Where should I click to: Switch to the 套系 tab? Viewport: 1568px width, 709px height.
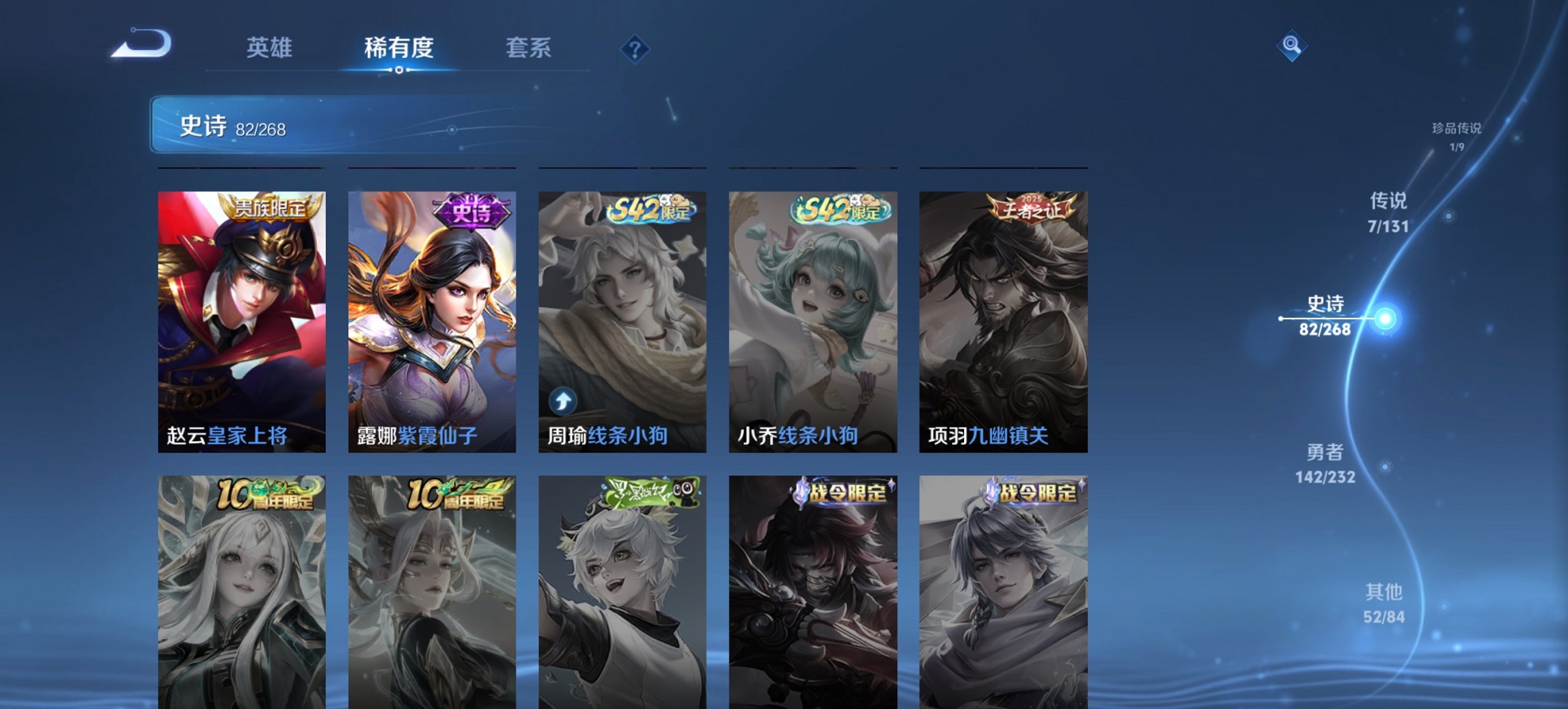point(528,48)
